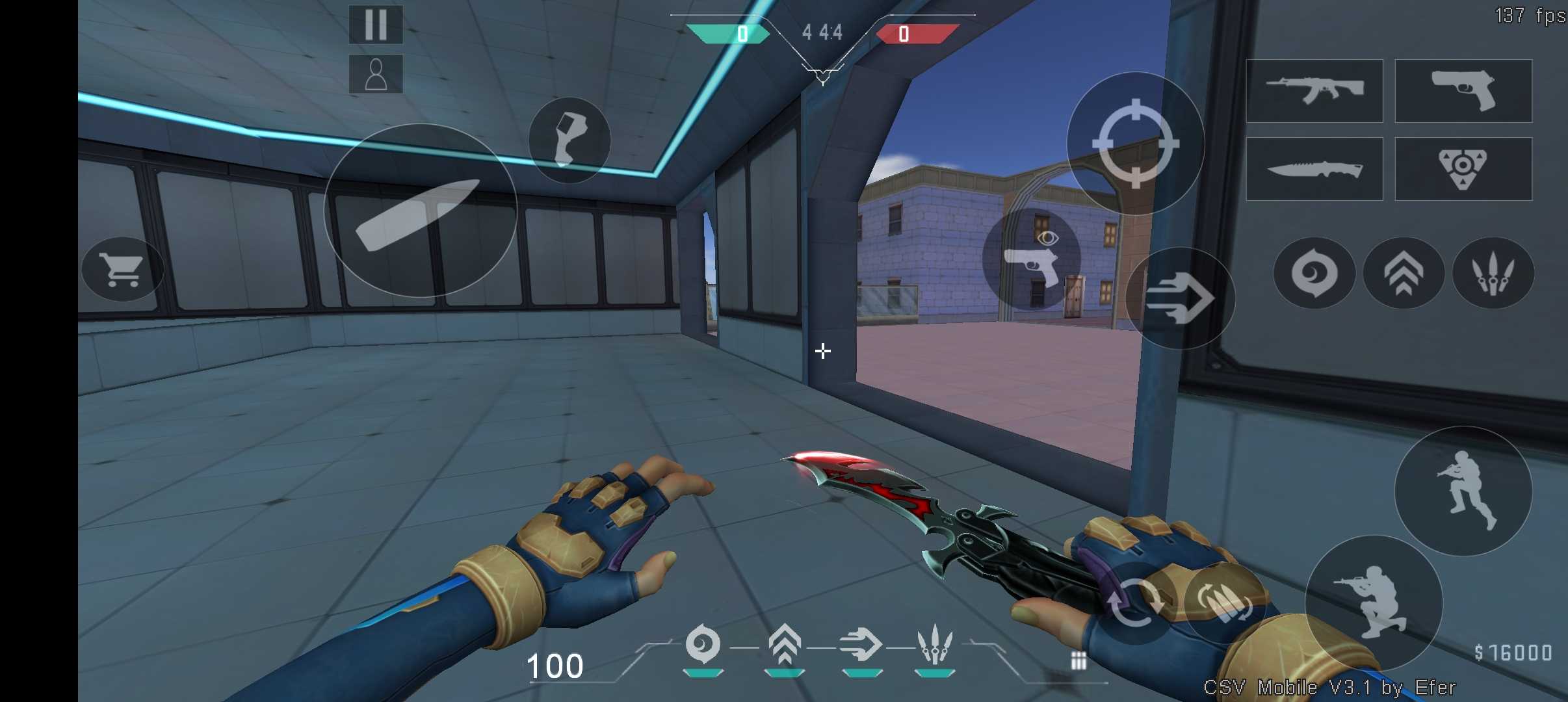Equip the combat knife slot
Image resolution: width=1568 pixels, height=702 pixels.
pos(1314,169)
